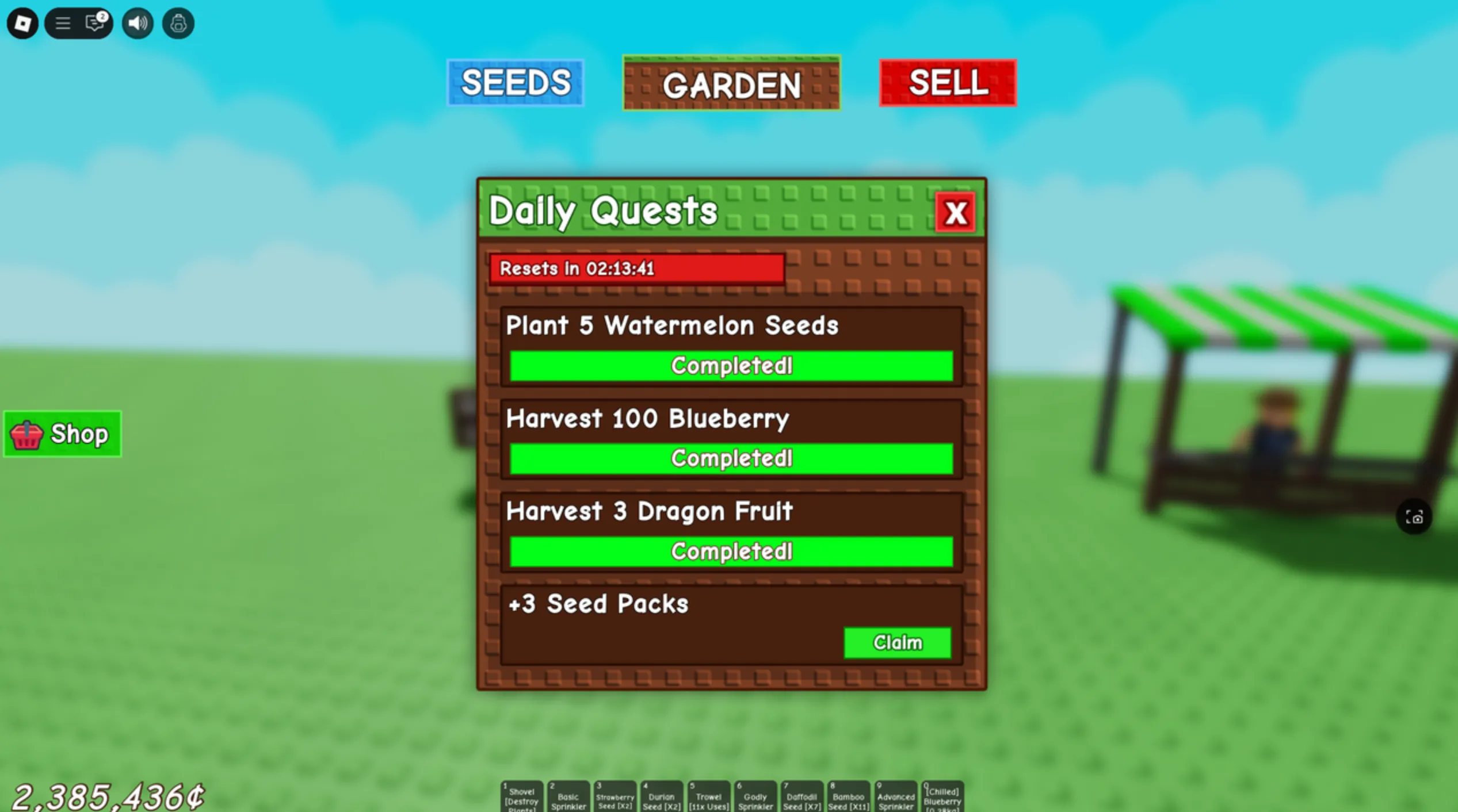
Task: Mute game audio with the speaker icon
Action: (137, 23)
